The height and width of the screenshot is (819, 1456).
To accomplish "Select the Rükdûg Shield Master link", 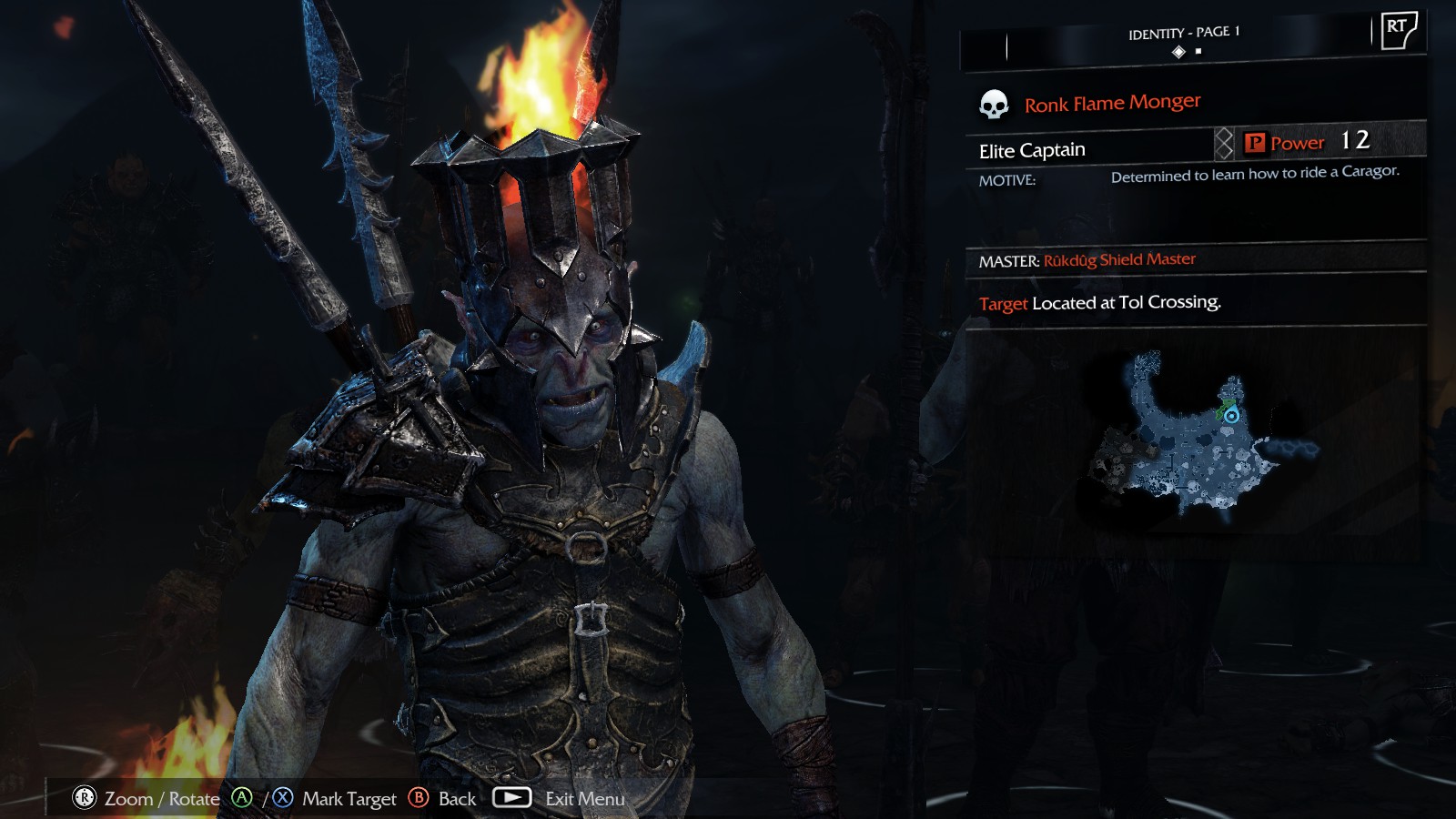I will [1118, 260].
